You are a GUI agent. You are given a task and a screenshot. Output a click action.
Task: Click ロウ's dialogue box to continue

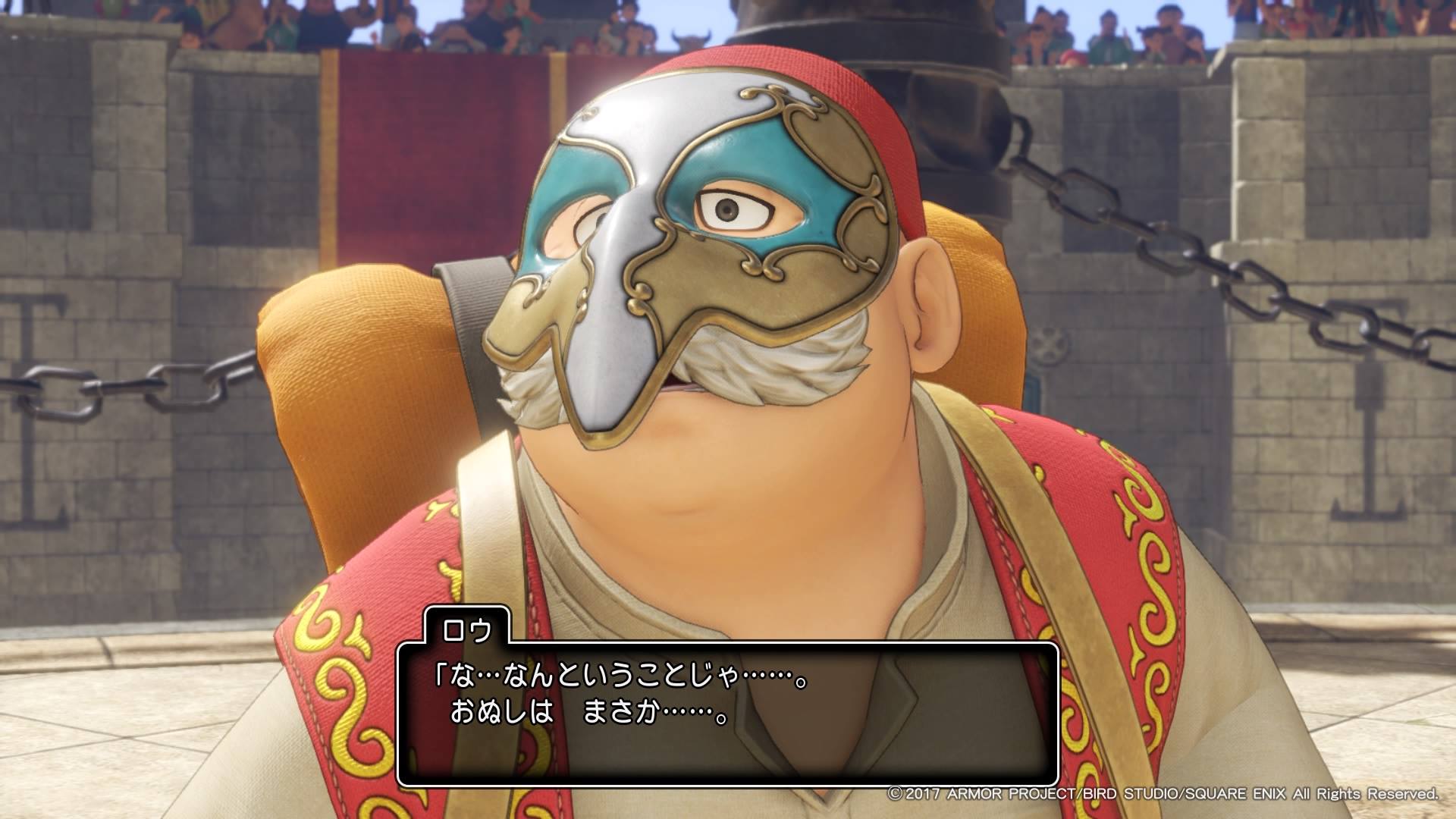point(726,713)
